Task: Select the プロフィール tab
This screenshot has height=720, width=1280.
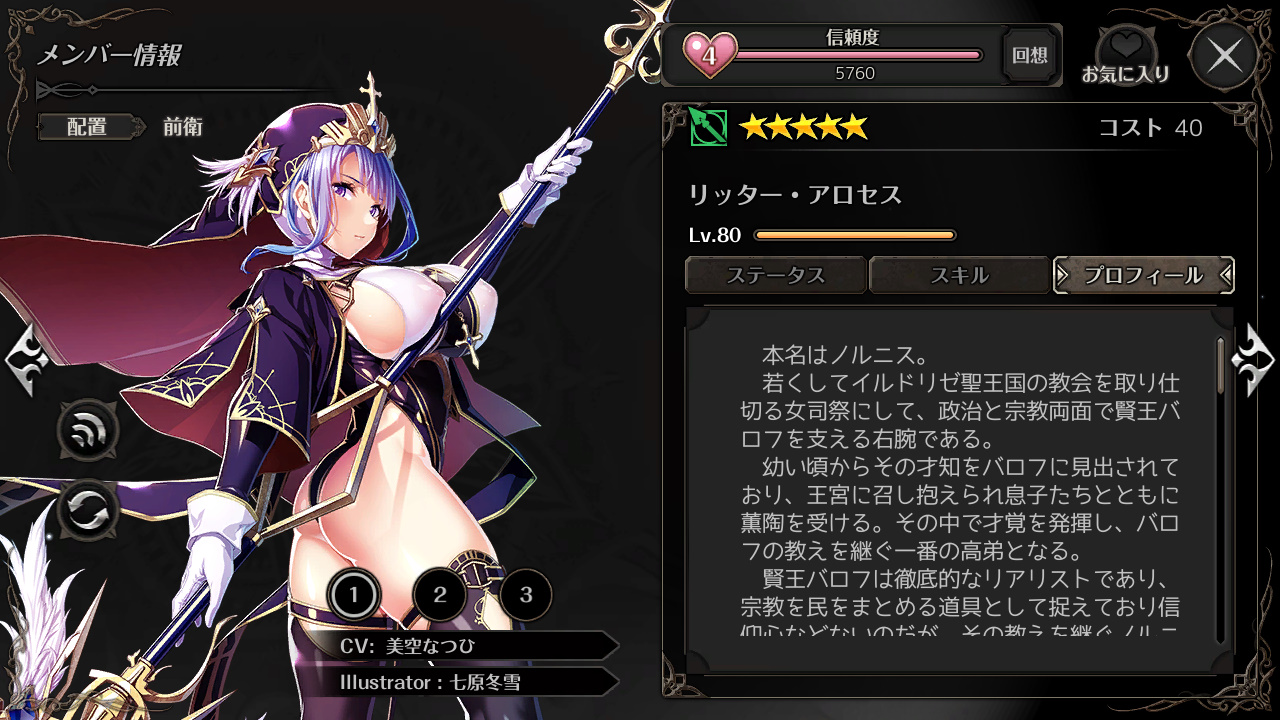Action: [x=1143, y=275]
